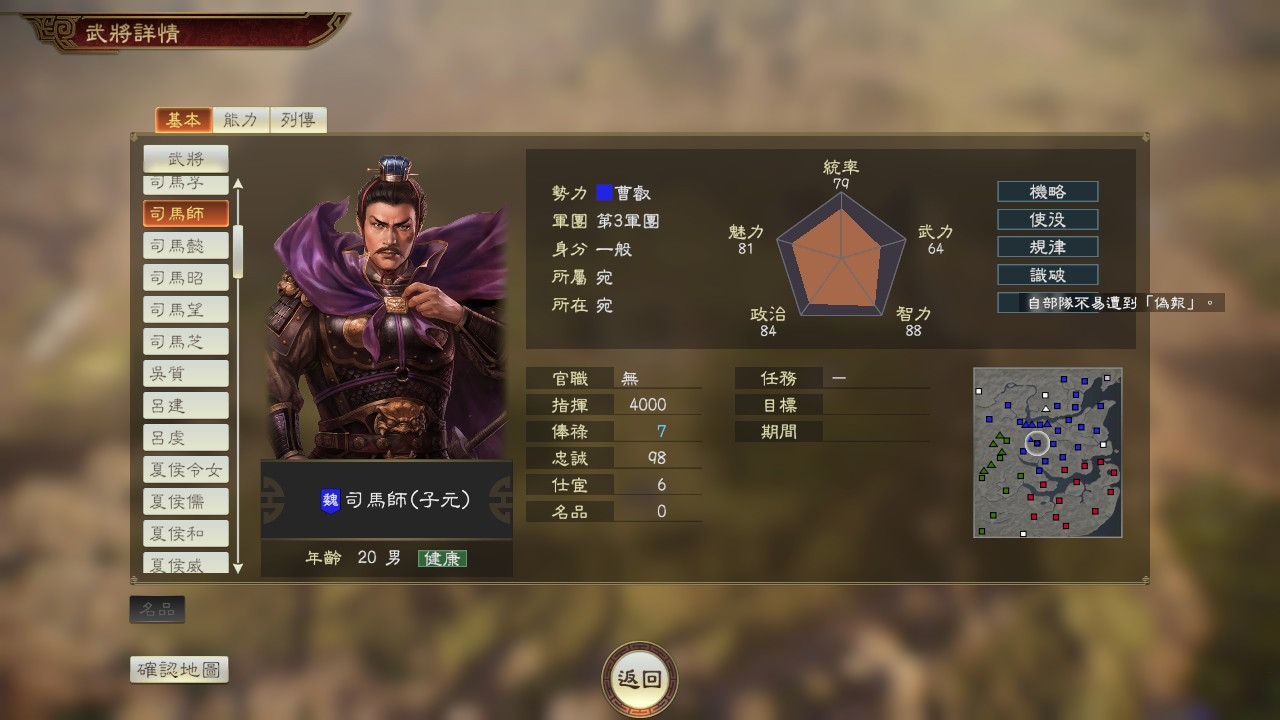
Task: Click the 魏 faction emblem beside officer name
Action: [330, 500]
